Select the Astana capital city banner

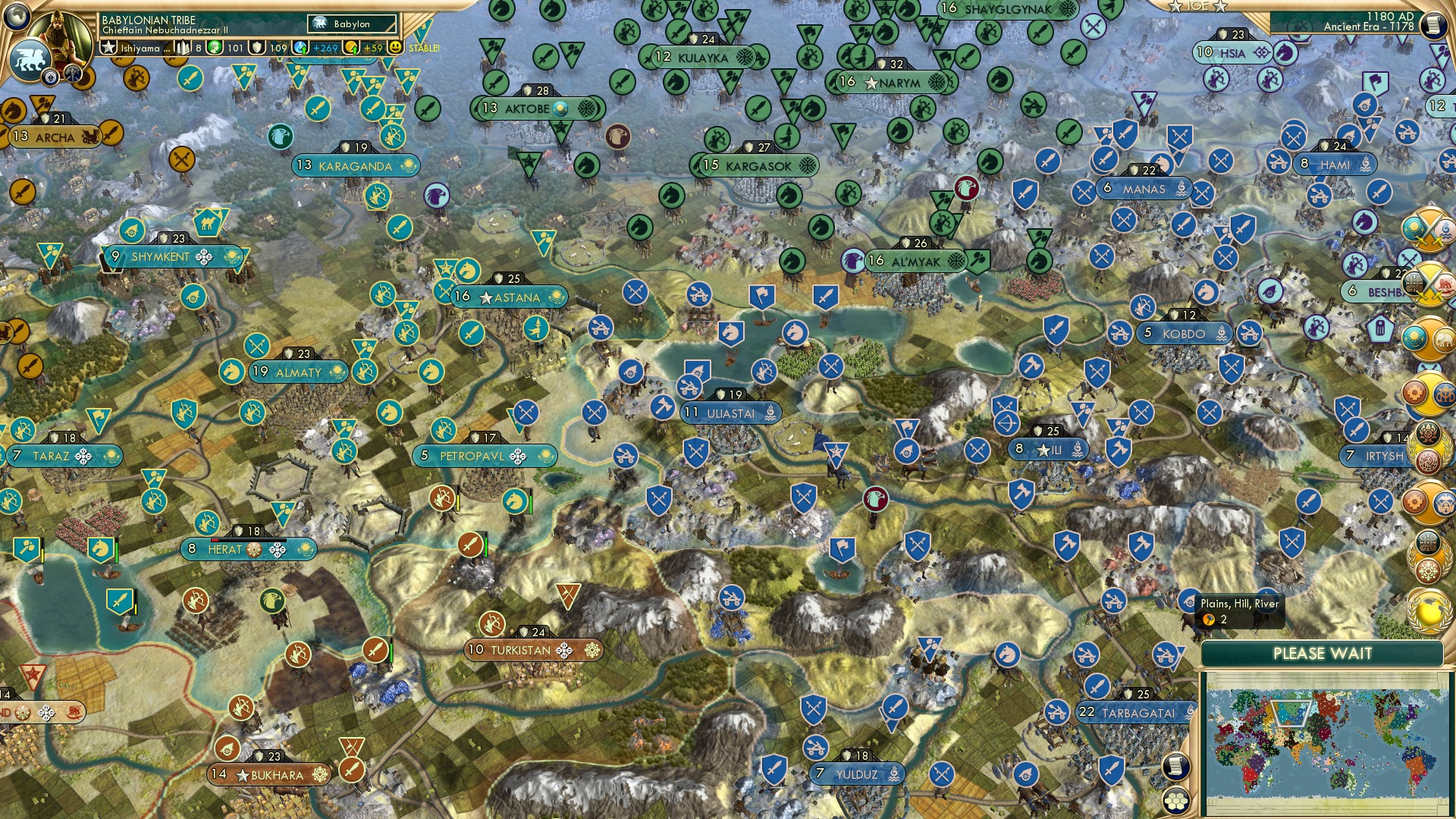click(509, 298)
